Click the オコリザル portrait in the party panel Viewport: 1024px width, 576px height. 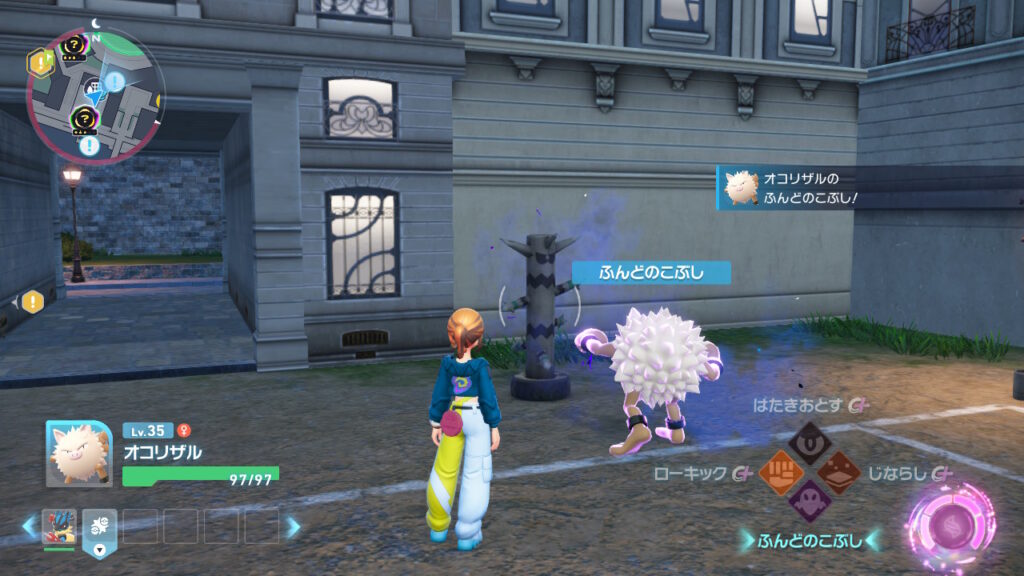78,453
